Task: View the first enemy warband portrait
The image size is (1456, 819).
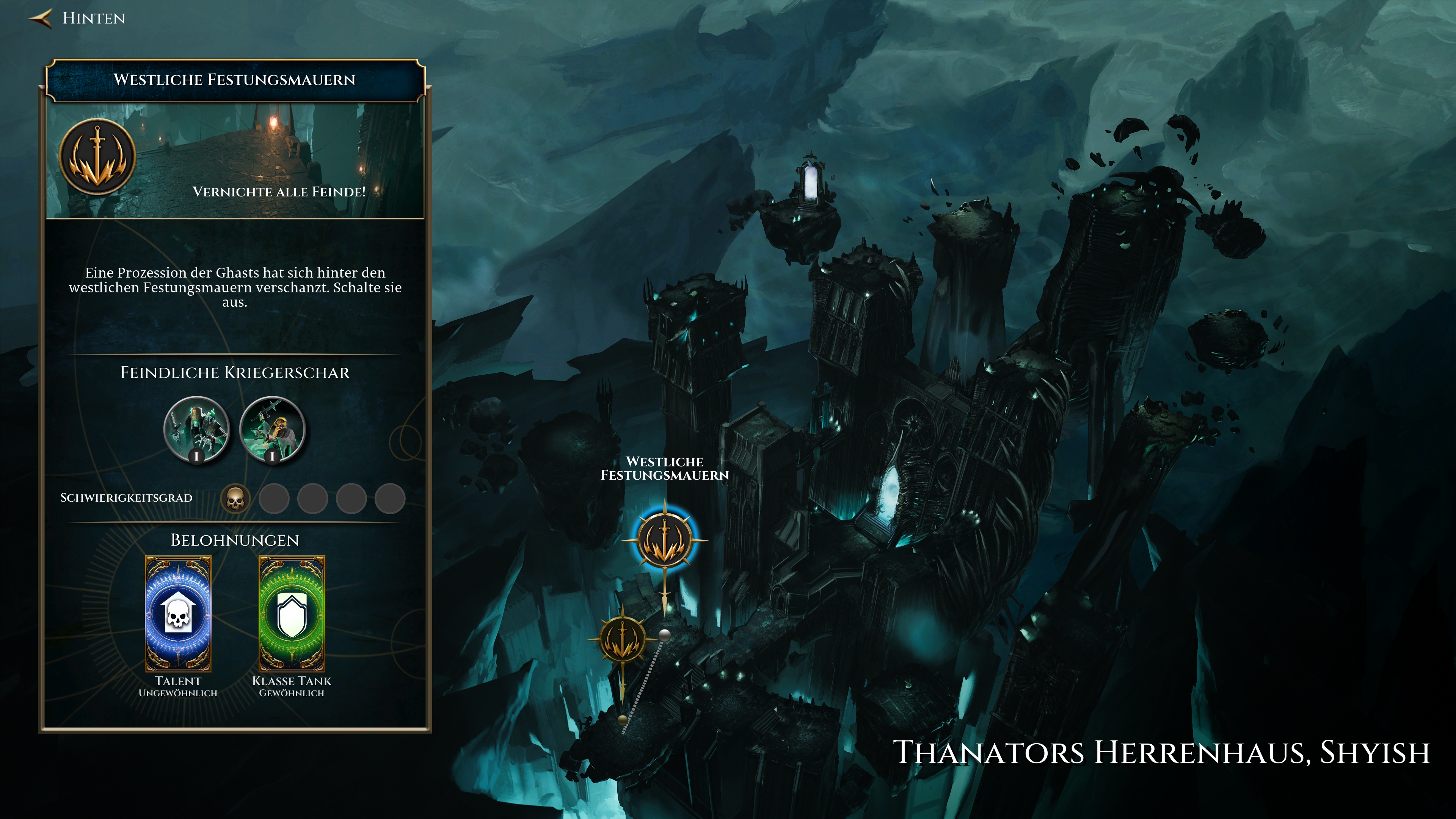Action: 197,429
